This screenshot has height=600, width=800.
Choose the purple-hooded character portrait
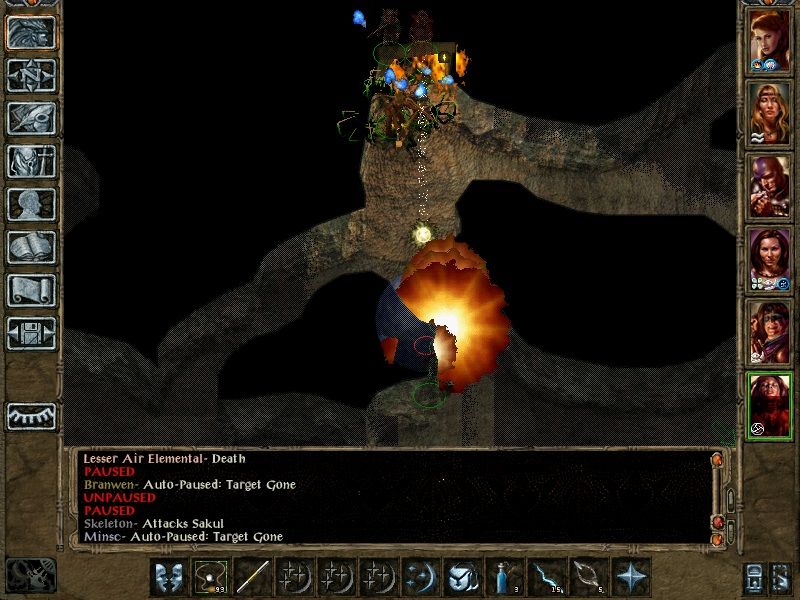pos(770,186)
